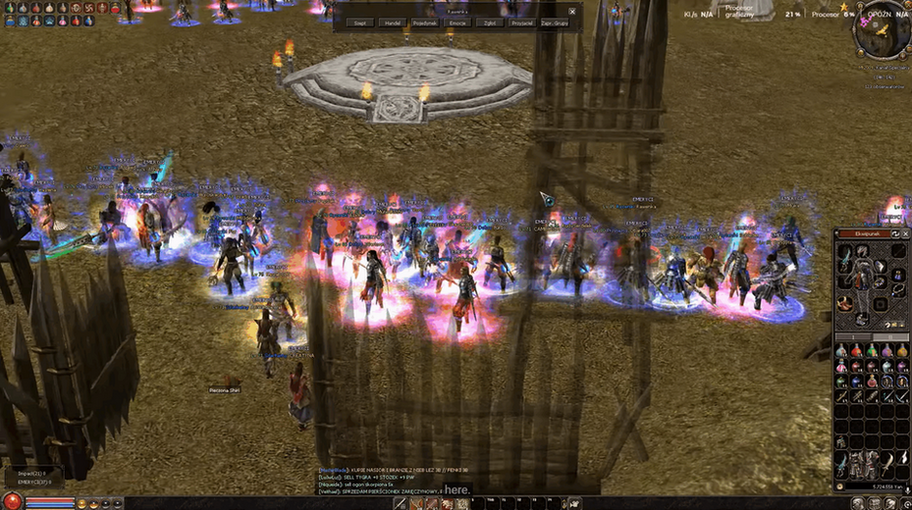Invite the player with Zapr. Grupy
912x510 pixels.
coord(553,22)
